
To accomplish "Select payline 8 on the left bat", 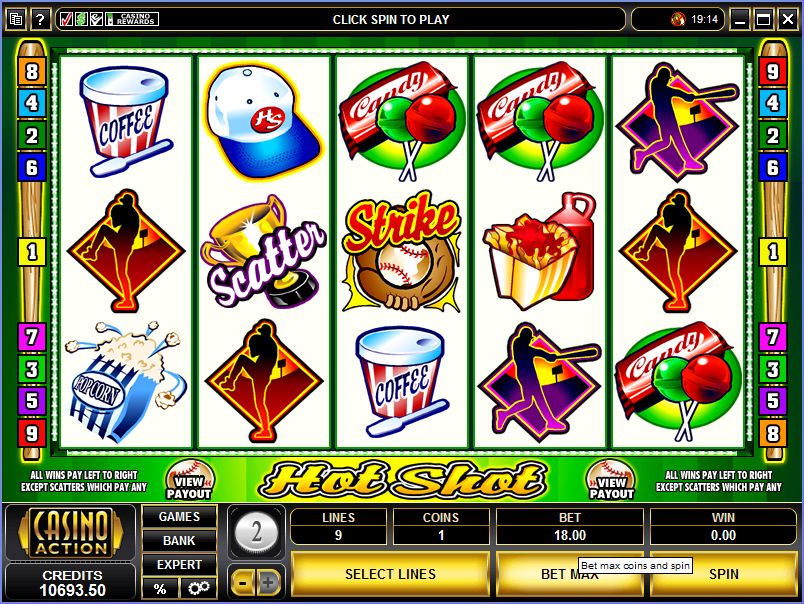I will pyautogui.click(x=31, y=72).
